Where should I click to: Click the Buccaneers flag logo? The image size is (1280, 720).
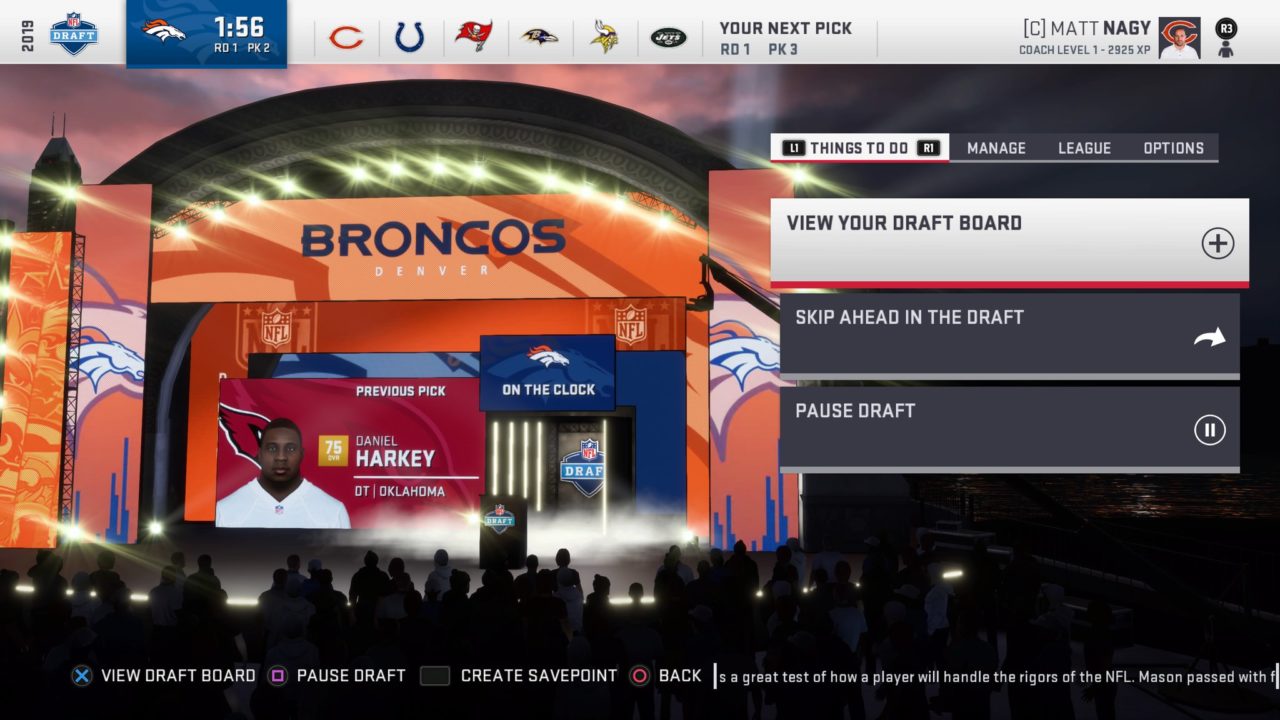click(473, 36)
